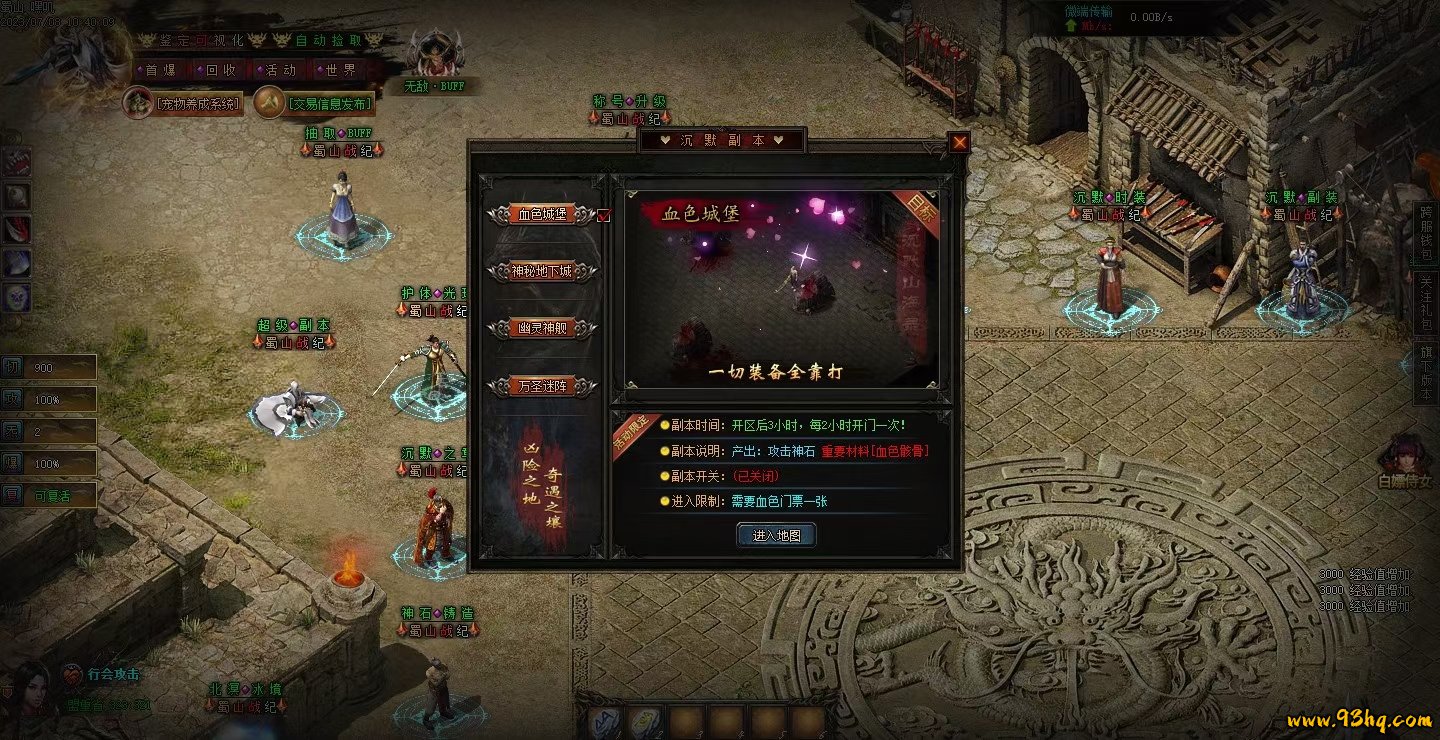
Task: Open the 关注礼包 follow gift tab
Action: (x=1426, y=303)
